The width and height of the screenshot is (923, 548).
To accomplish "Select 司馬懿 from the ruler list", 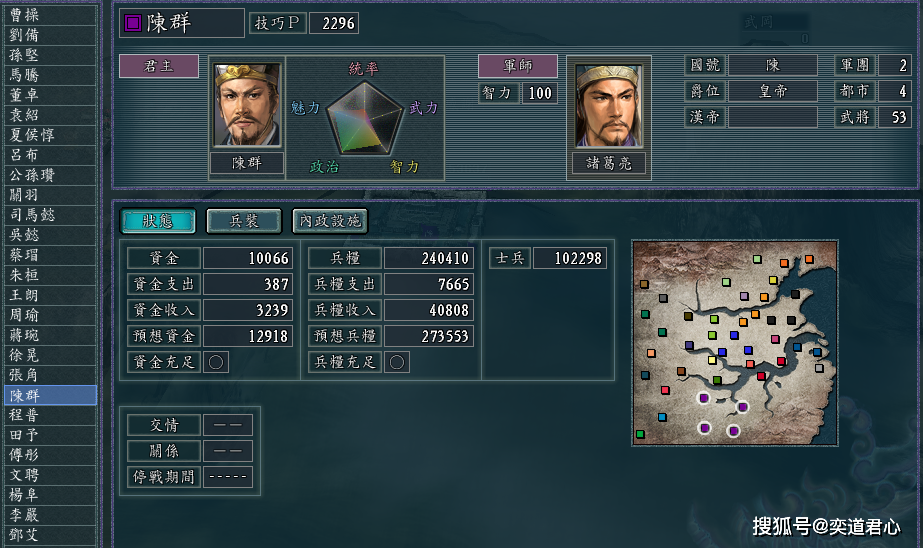I will tap(48, 215).
